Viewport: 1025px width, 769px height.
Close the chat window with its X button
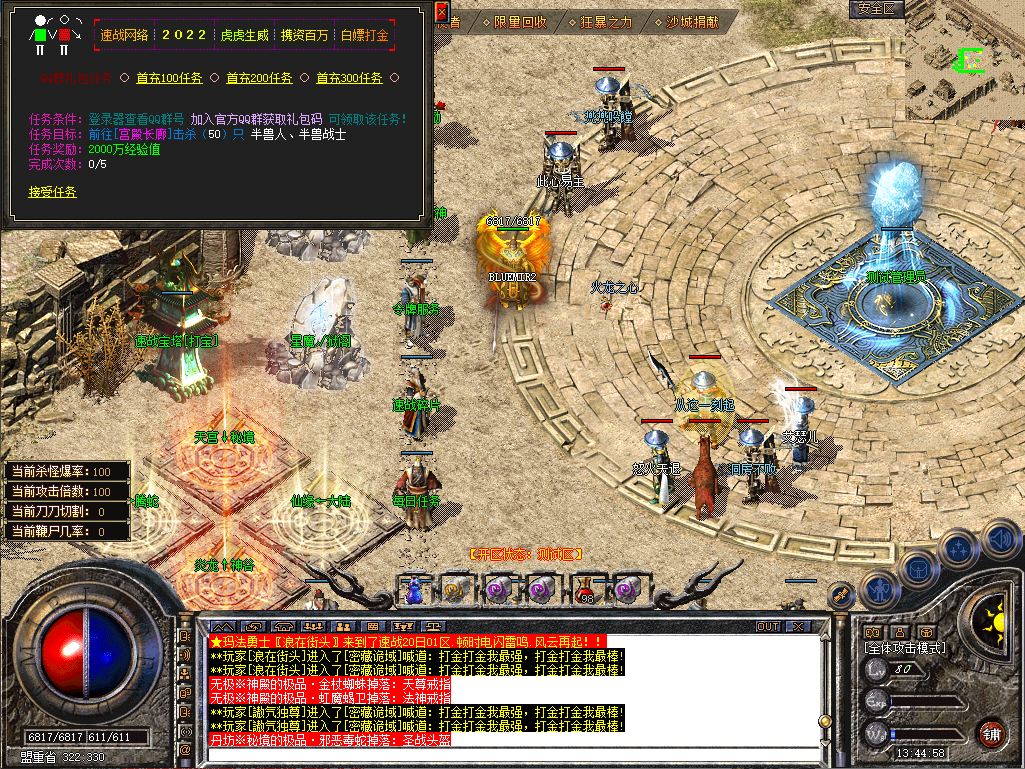pos(797,627)
